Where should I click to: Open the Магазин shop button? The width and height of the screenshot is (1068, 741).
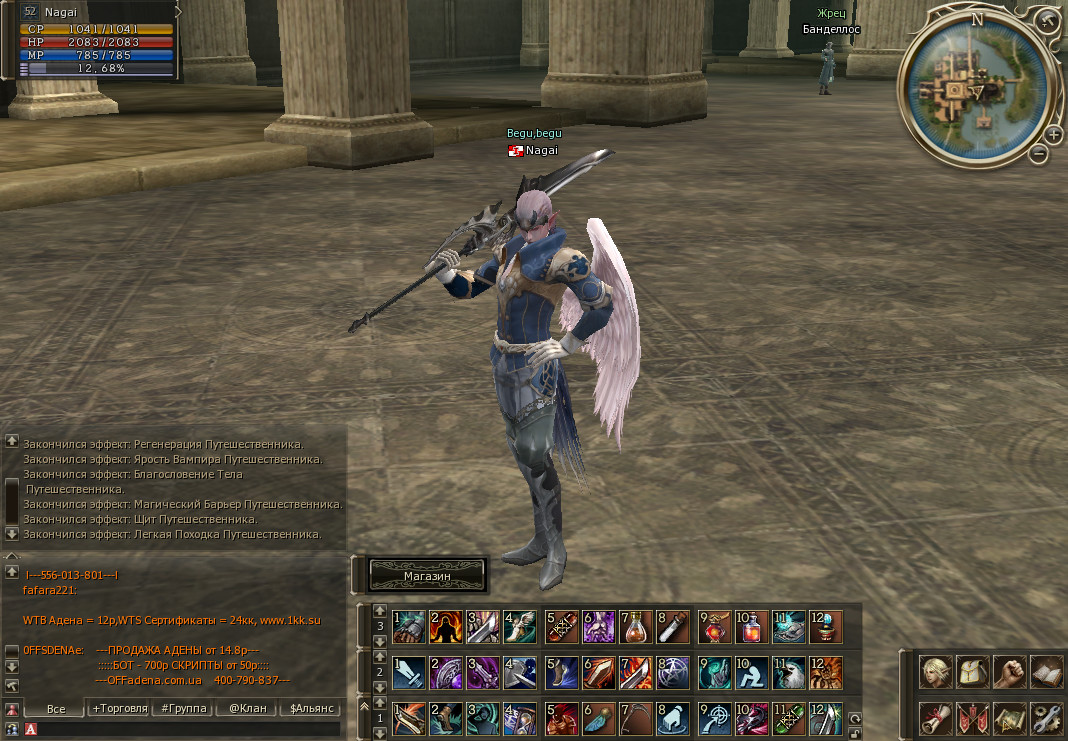[427, 575]
